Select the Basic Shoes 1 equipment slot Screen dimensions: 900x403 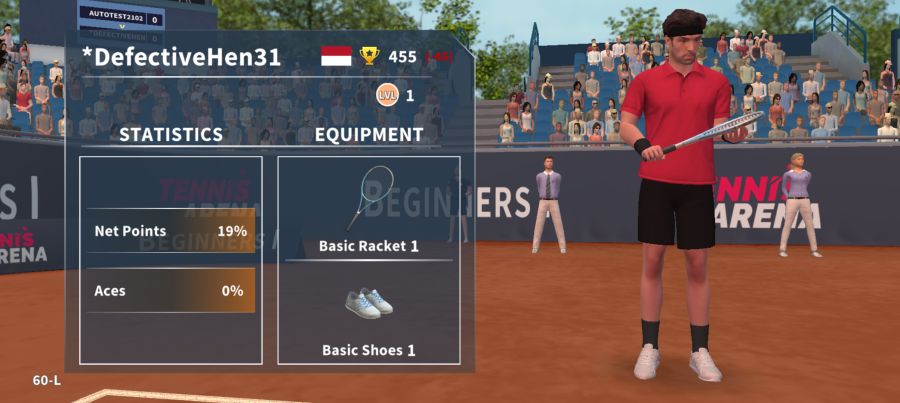click(x=368, y=314)
